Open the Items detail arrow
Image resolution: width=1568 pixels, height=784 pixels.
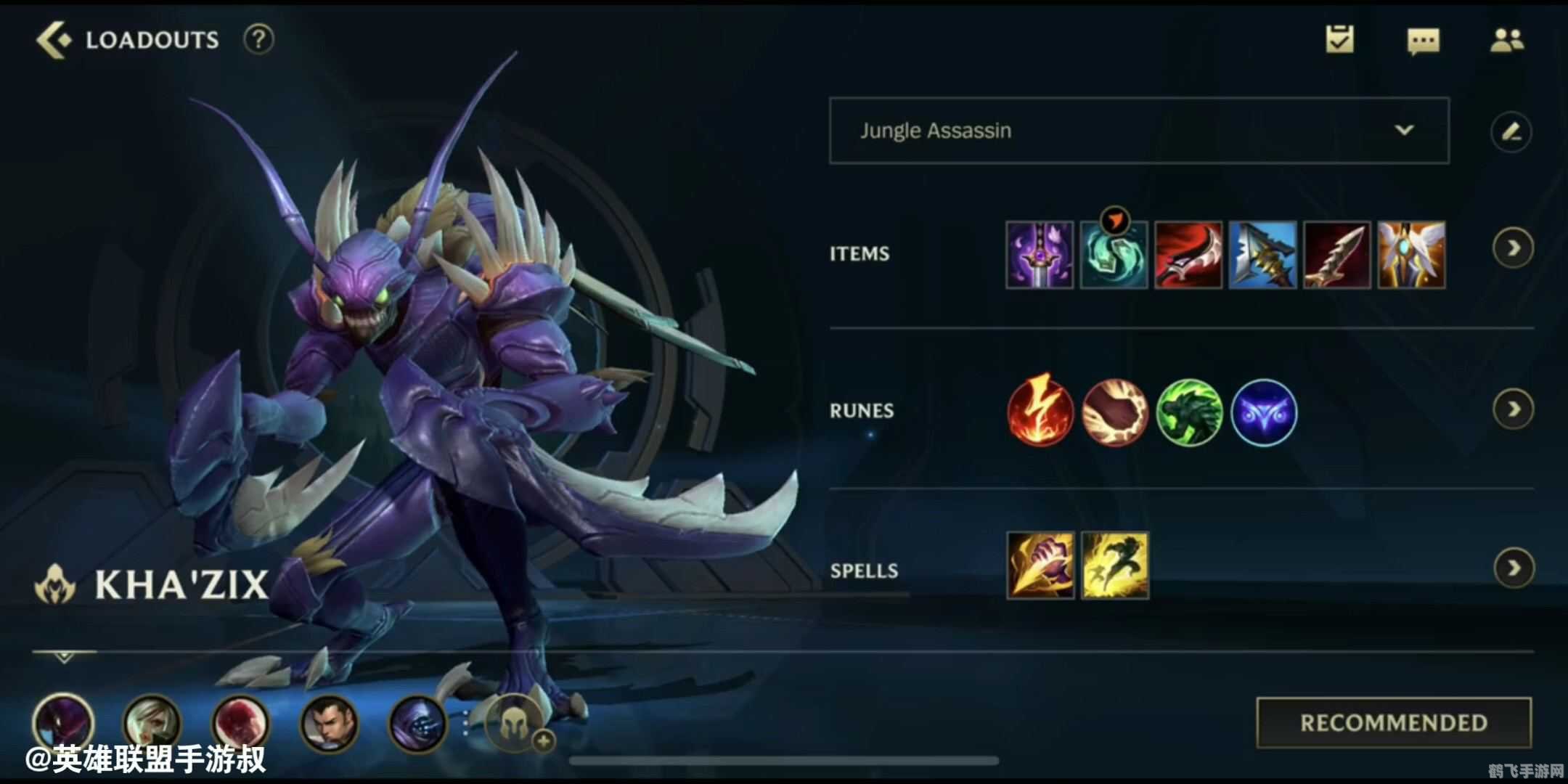coord(1514,248)
